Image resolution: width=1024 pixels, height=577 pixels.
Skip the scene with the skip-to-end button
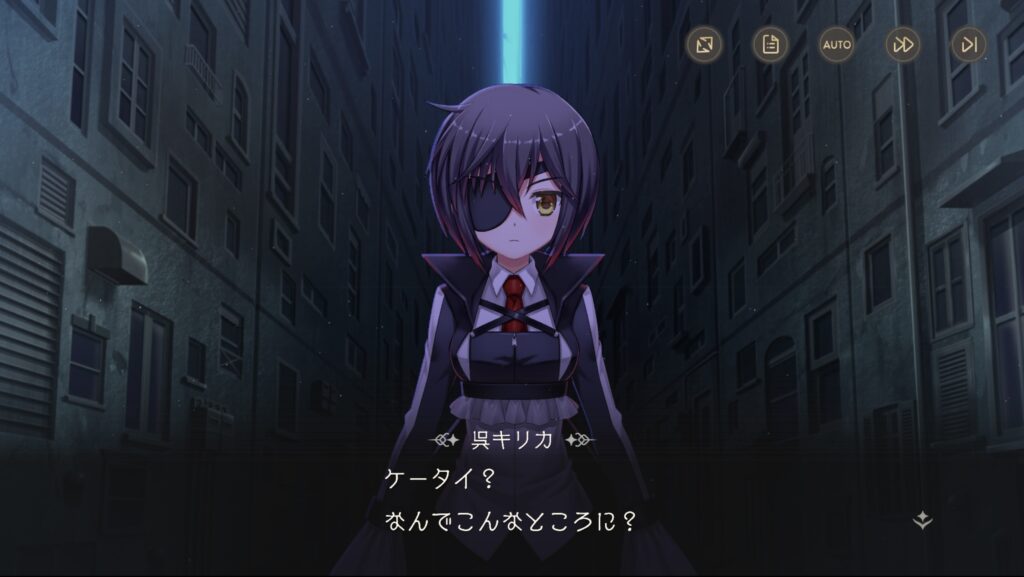pyautogui.click(x=968, y=44)
